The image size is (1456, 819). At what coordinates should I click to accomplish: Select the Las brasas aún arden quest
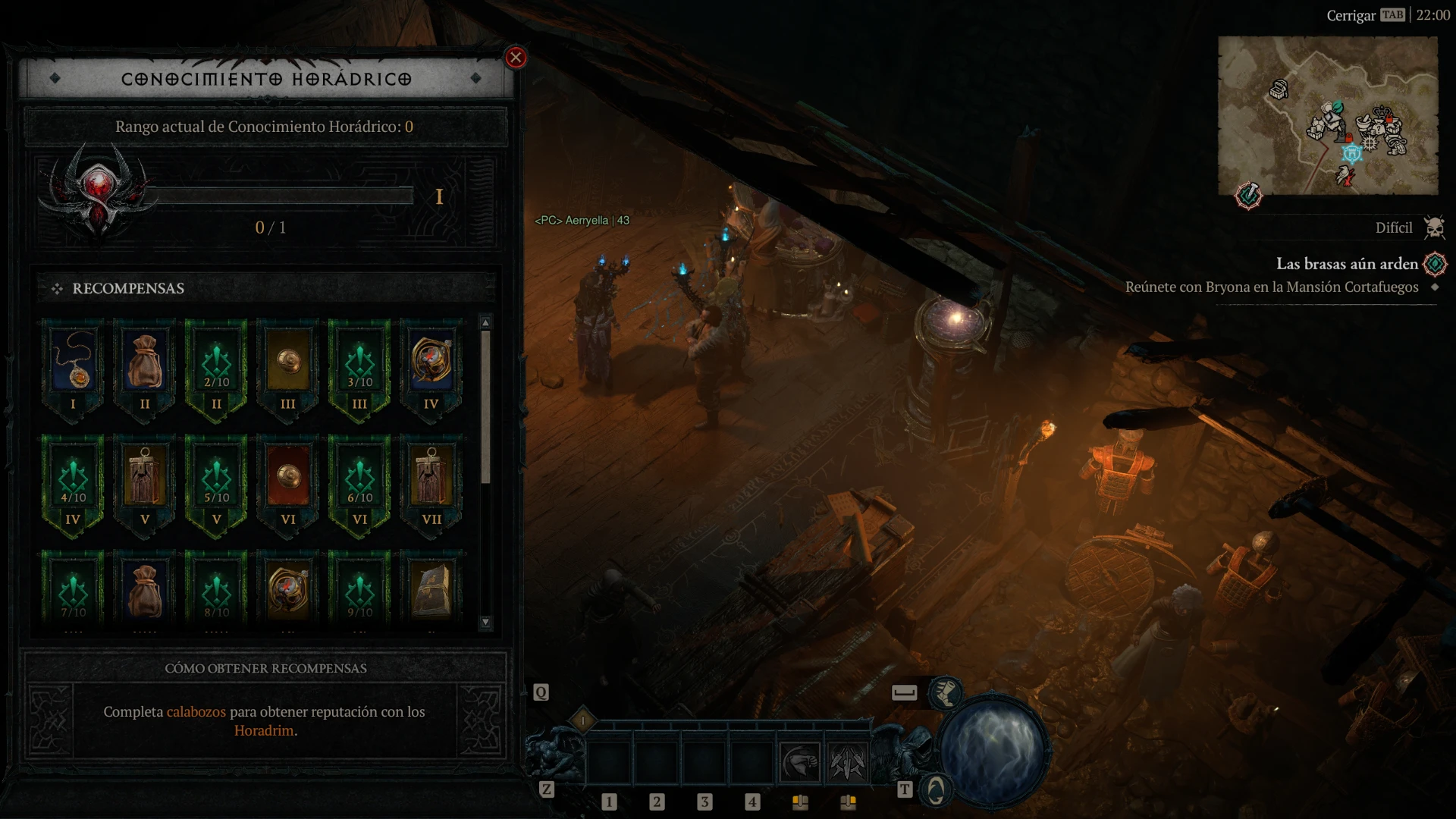(1346, 264)
